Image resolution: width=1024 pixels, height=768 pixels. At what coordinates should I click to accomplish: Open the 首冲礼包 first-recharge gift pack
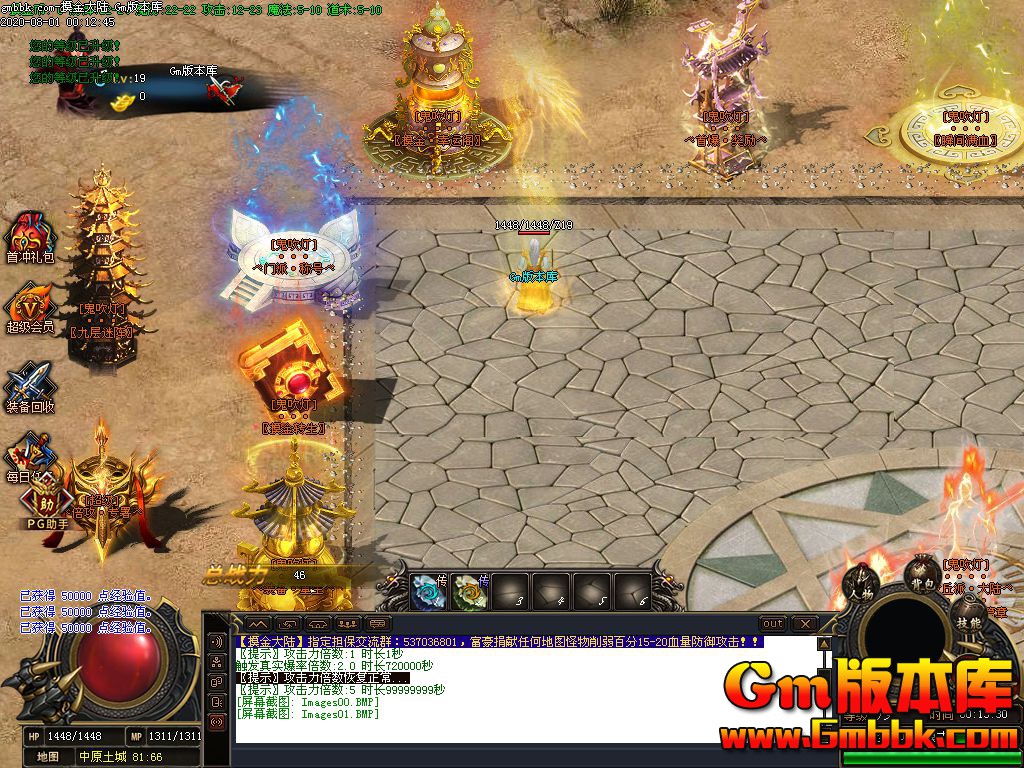click(30, 235)
